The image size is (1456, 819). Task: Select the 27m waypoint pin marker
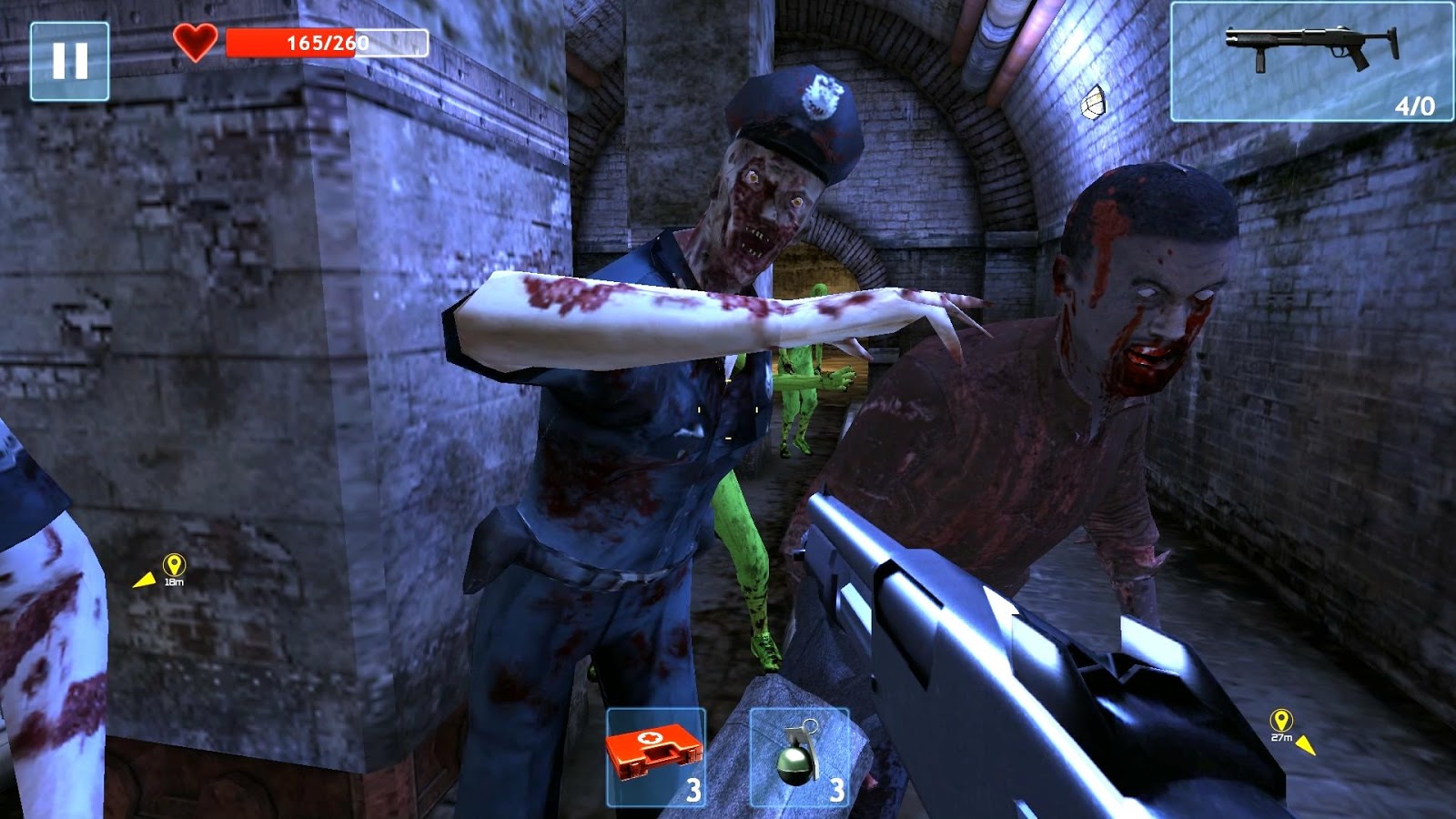click(x=1280, y=719)
